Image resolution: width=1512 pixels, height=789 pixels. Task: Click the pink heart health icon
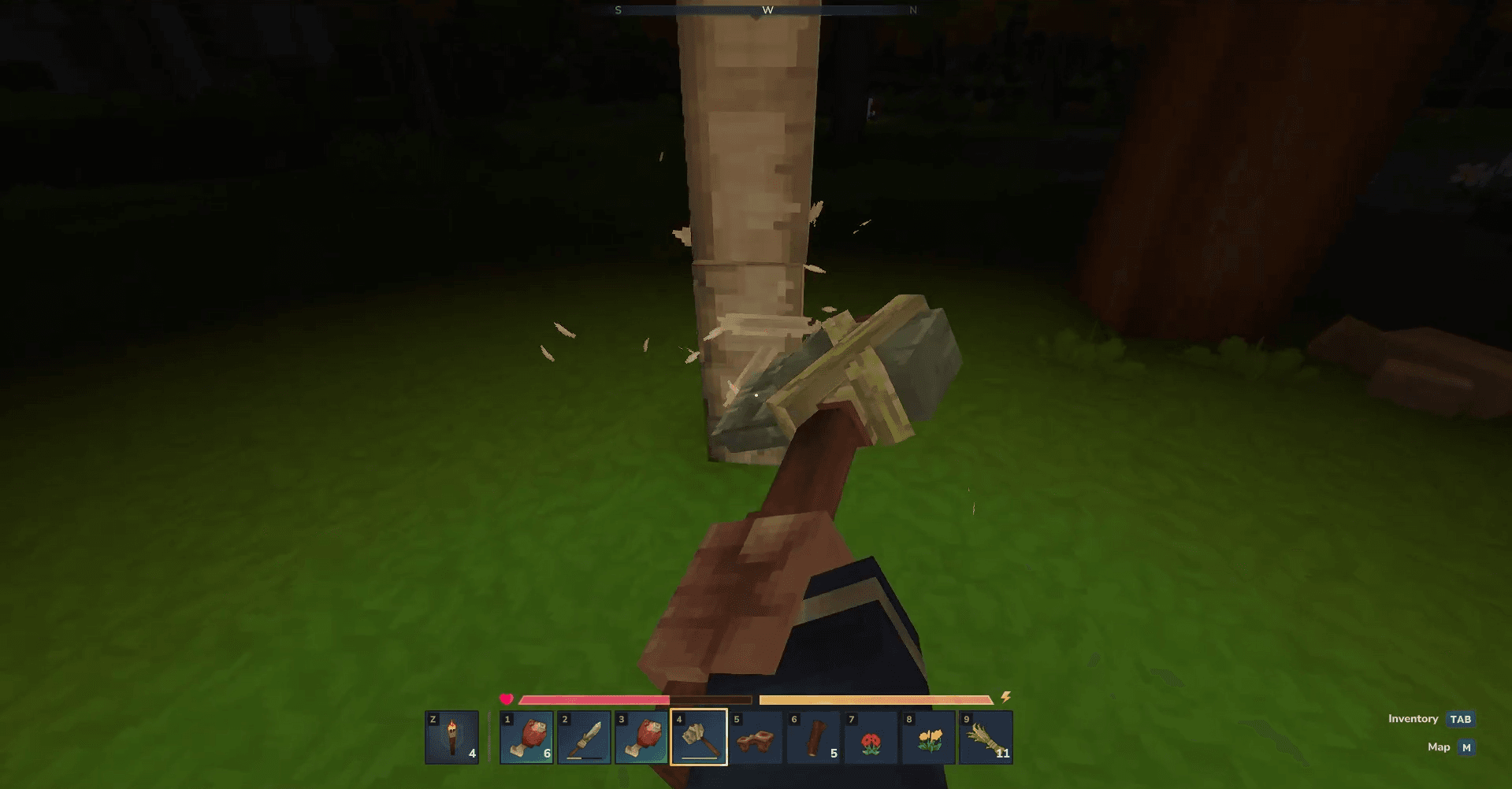pos(507,697)
